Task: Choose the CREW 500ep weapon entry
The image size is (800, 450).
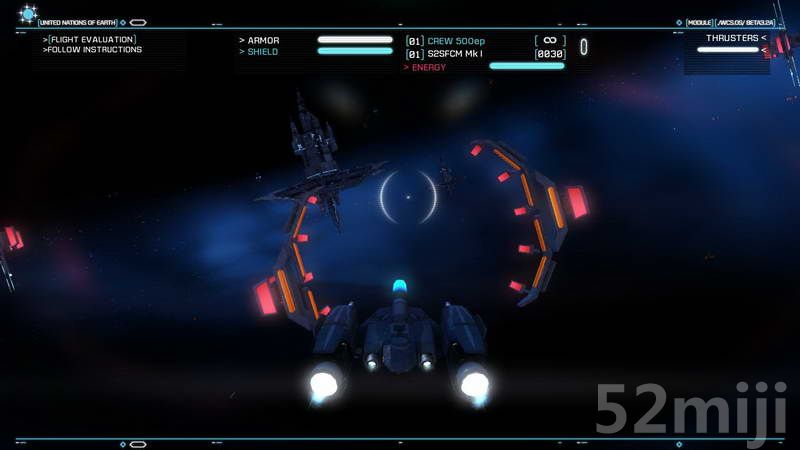Action: 456,41
